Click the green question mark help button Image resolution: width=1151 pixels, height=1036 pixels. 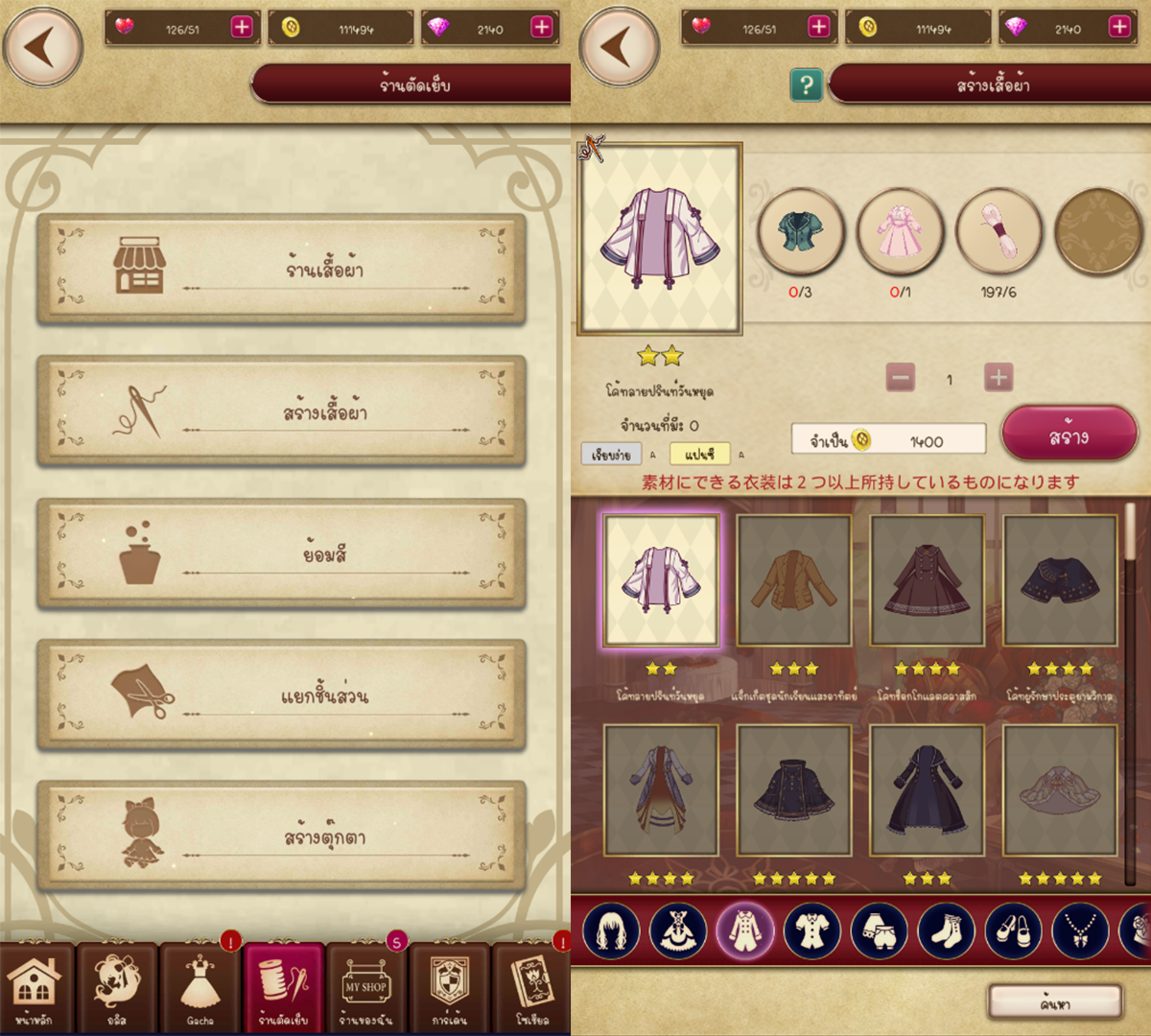[x=806, y=85]
